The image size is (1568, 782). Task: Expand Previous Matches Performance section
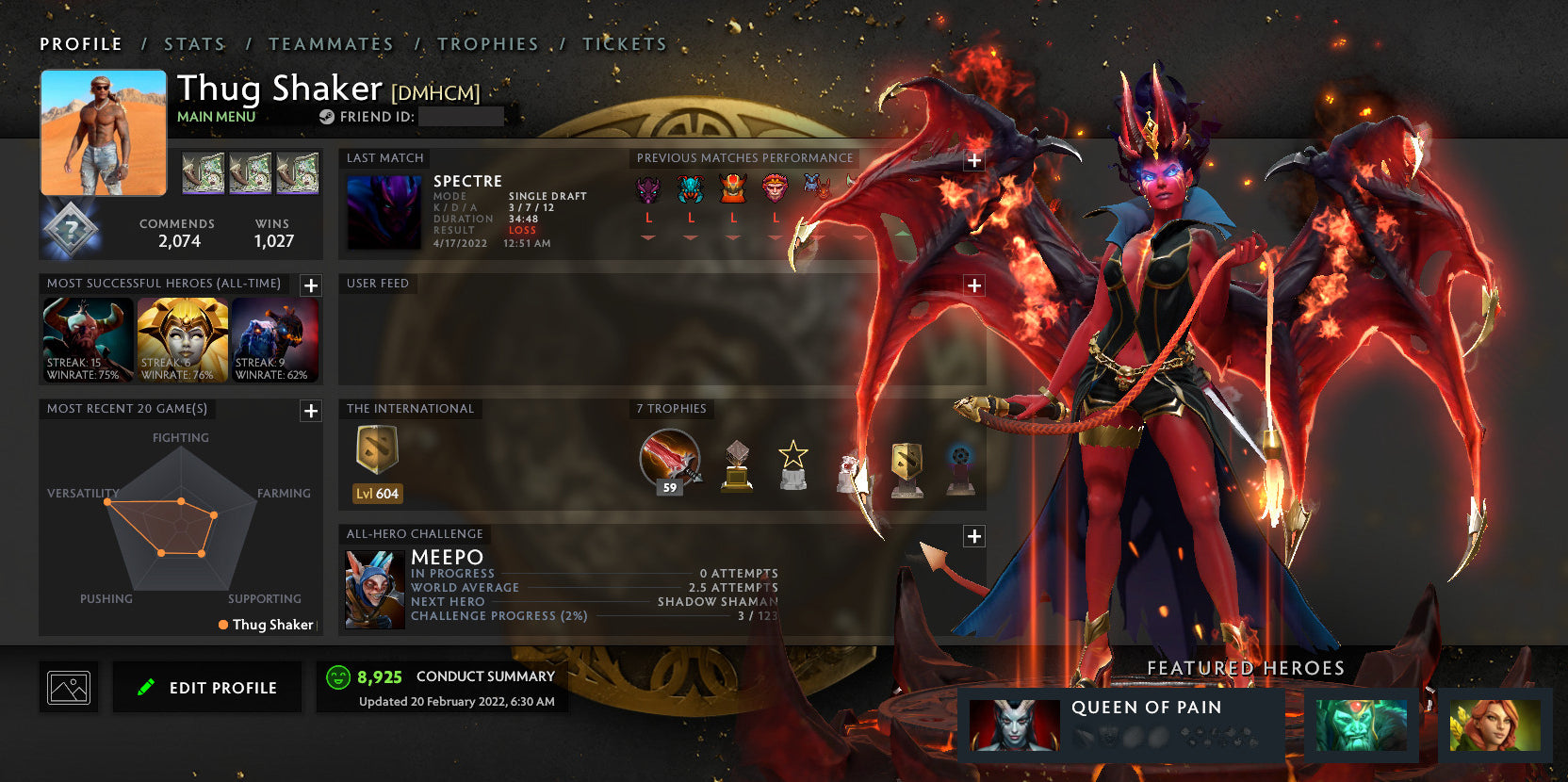tap(974, 160)
